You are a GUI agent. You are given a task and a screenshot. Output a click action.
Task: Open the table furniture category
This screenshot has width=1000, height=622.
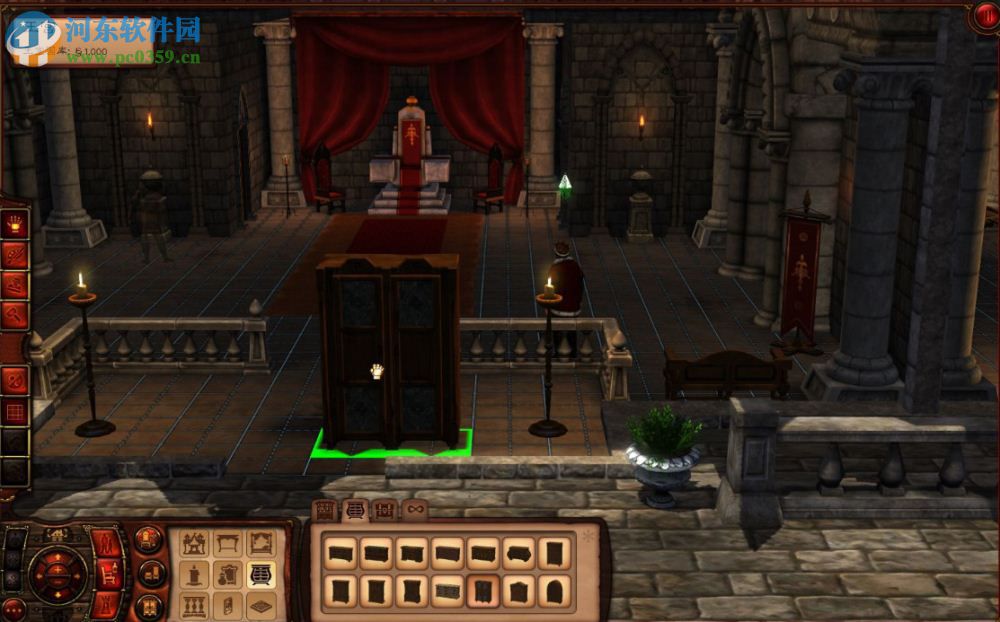pyautogui.click(x=227, y=543)
